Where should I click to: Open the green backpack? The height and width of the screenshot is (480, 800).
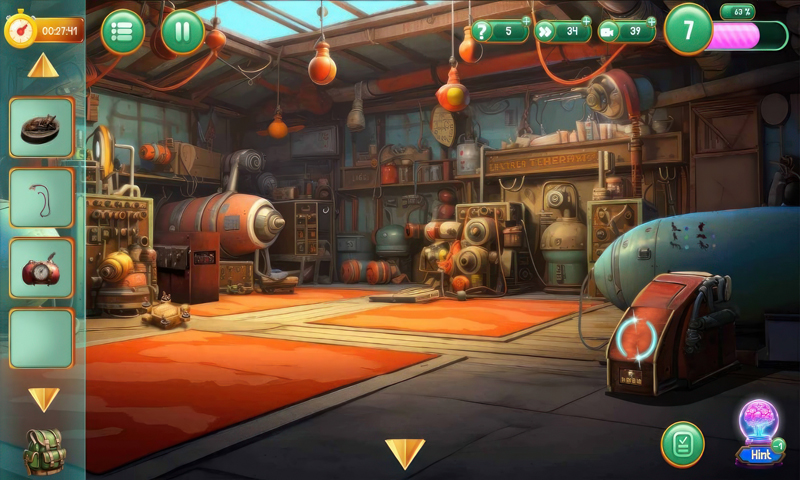(x=45, y=451)
